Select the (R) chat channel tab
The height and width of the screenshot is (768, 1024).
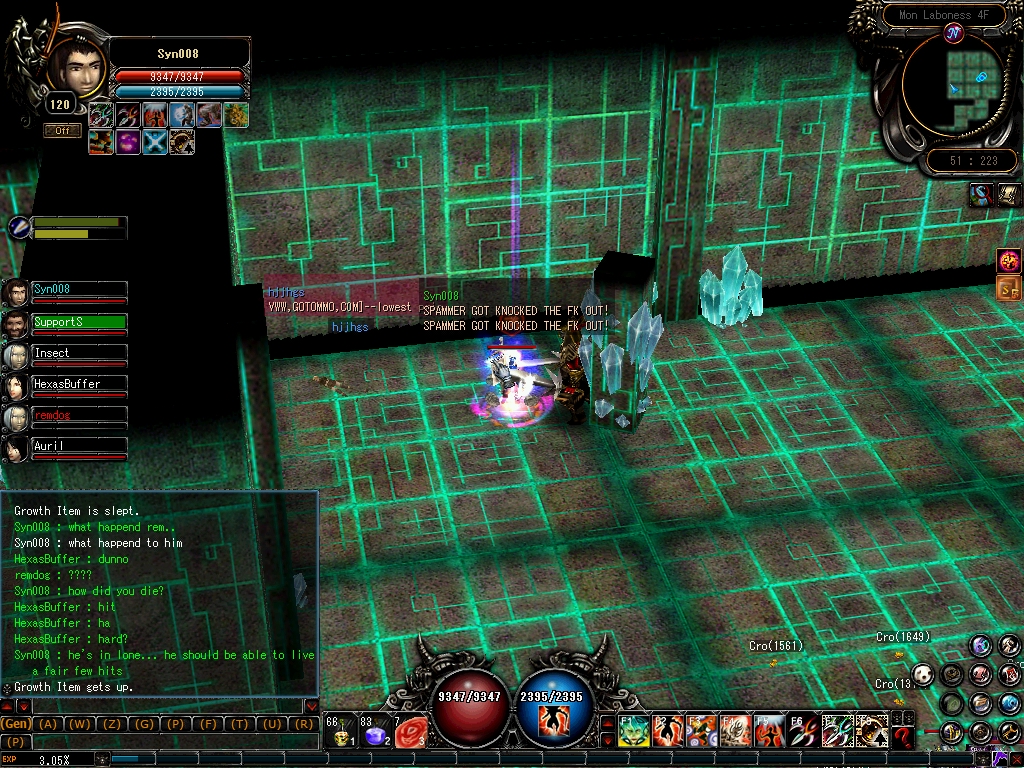[304, 724]
